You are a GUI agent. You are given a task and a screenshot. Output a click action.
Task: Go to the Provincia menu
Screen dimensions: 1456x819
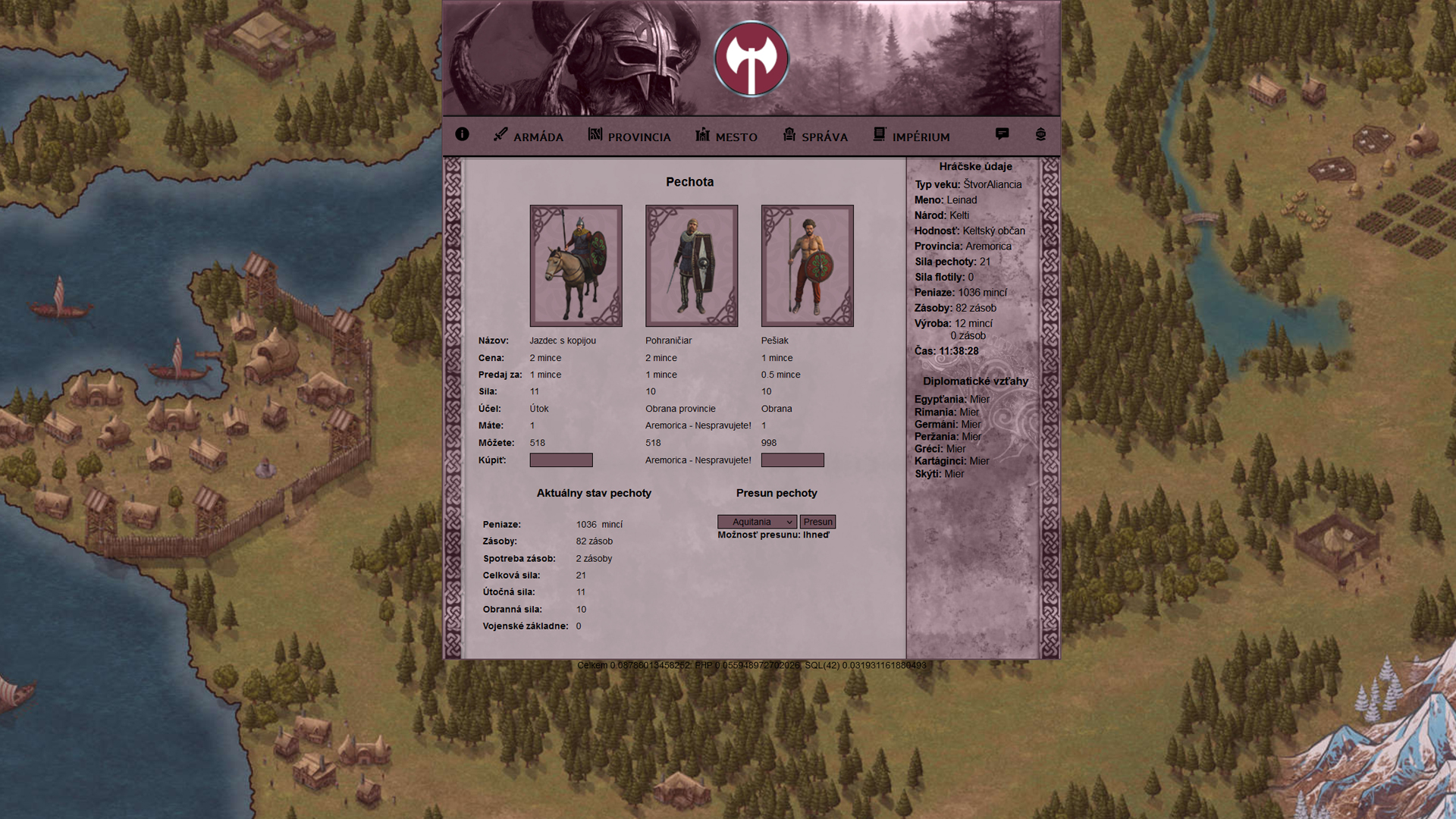(x=629, y=136)
